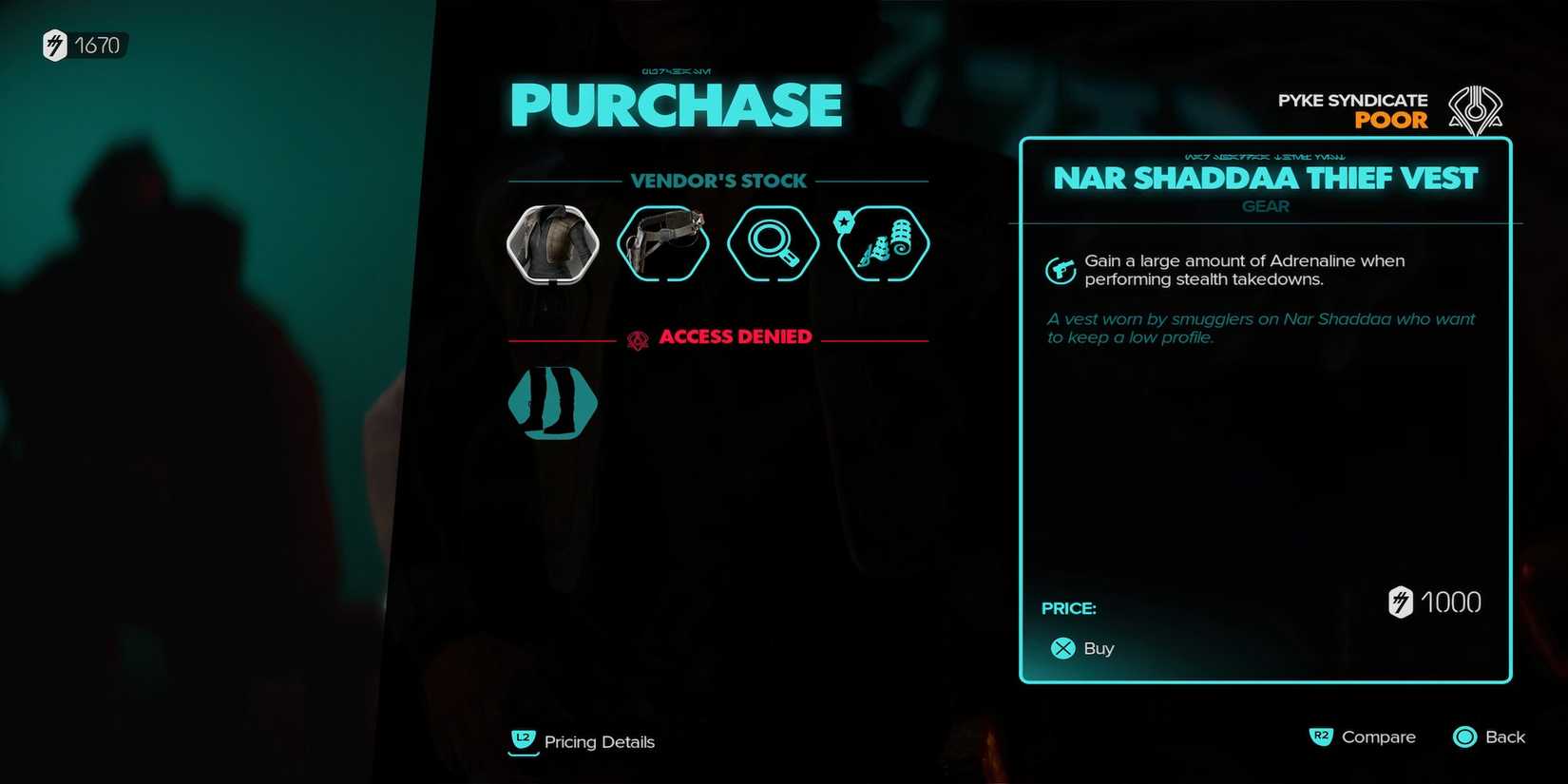Click the Vendor's Stock section header

[718, 181]
